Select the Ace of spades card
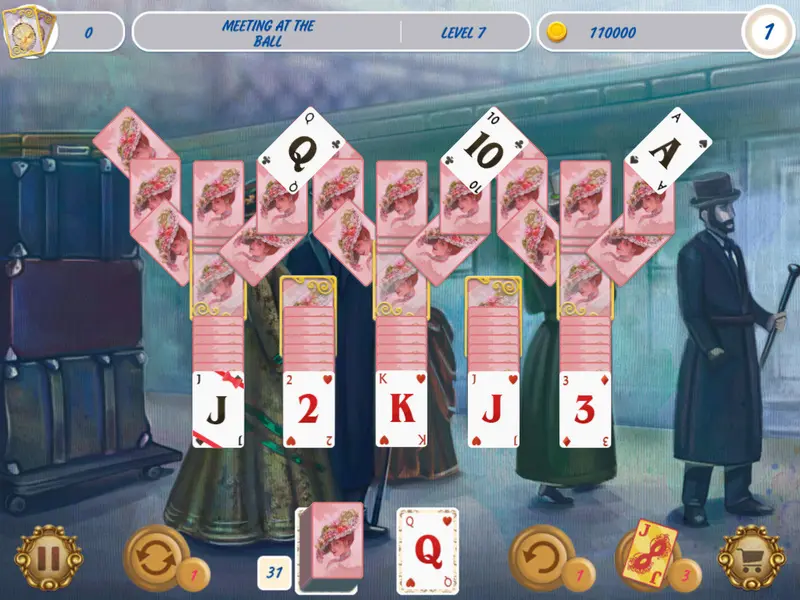 click(x=668, y=150)
